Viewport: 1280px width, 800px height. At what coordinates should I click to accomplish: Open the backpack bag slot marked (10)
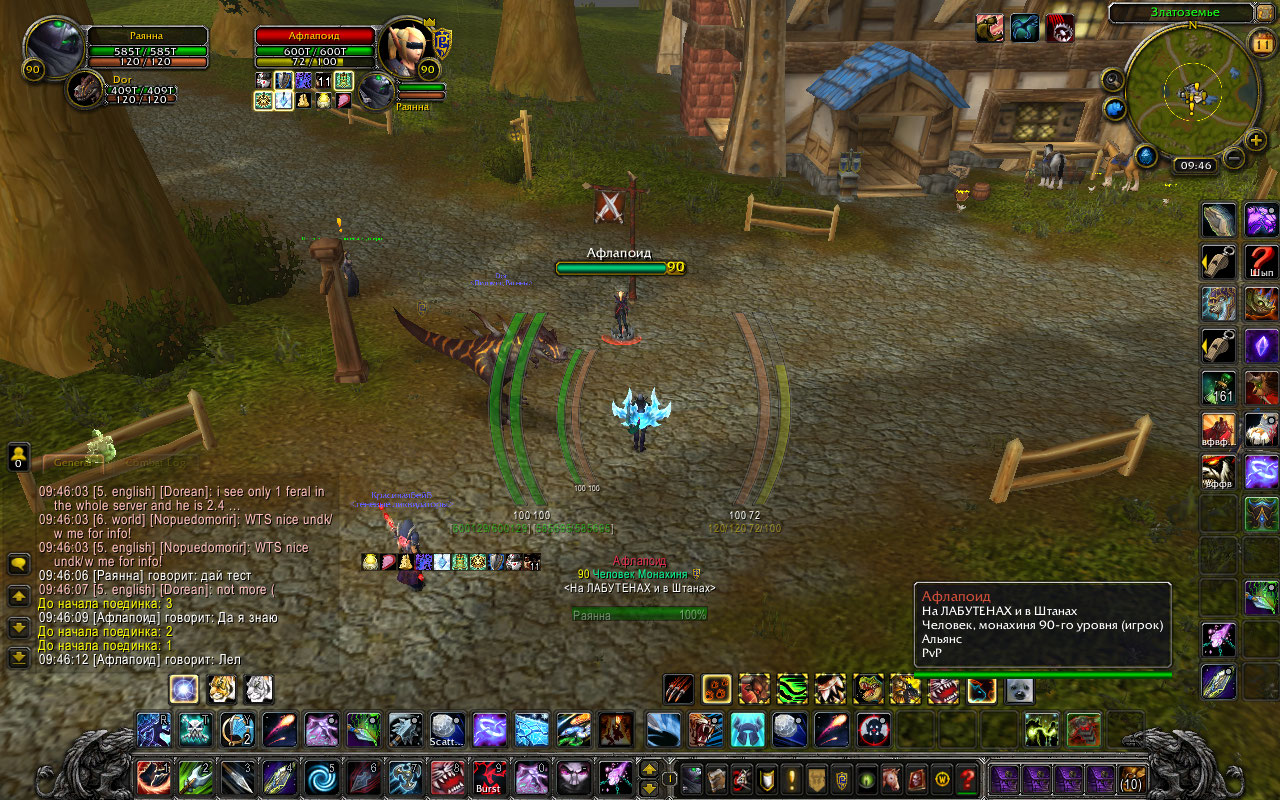tap(1131, 778)
